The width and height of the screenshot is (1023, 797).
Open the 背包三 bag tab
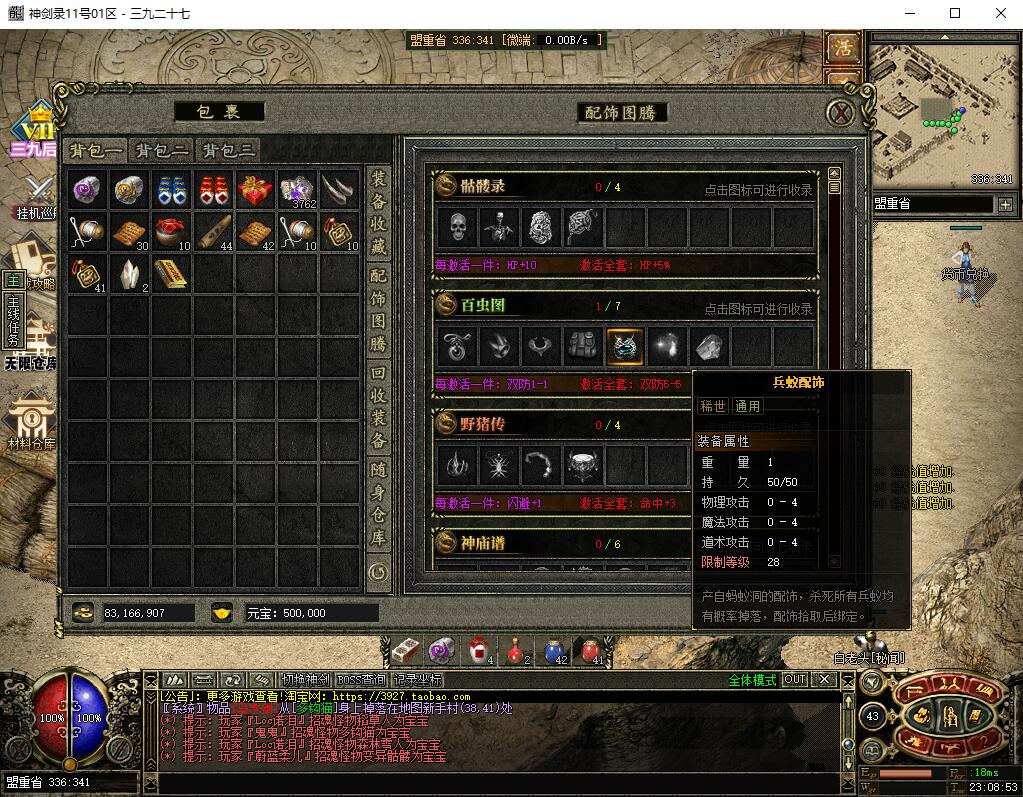[228, 151]
